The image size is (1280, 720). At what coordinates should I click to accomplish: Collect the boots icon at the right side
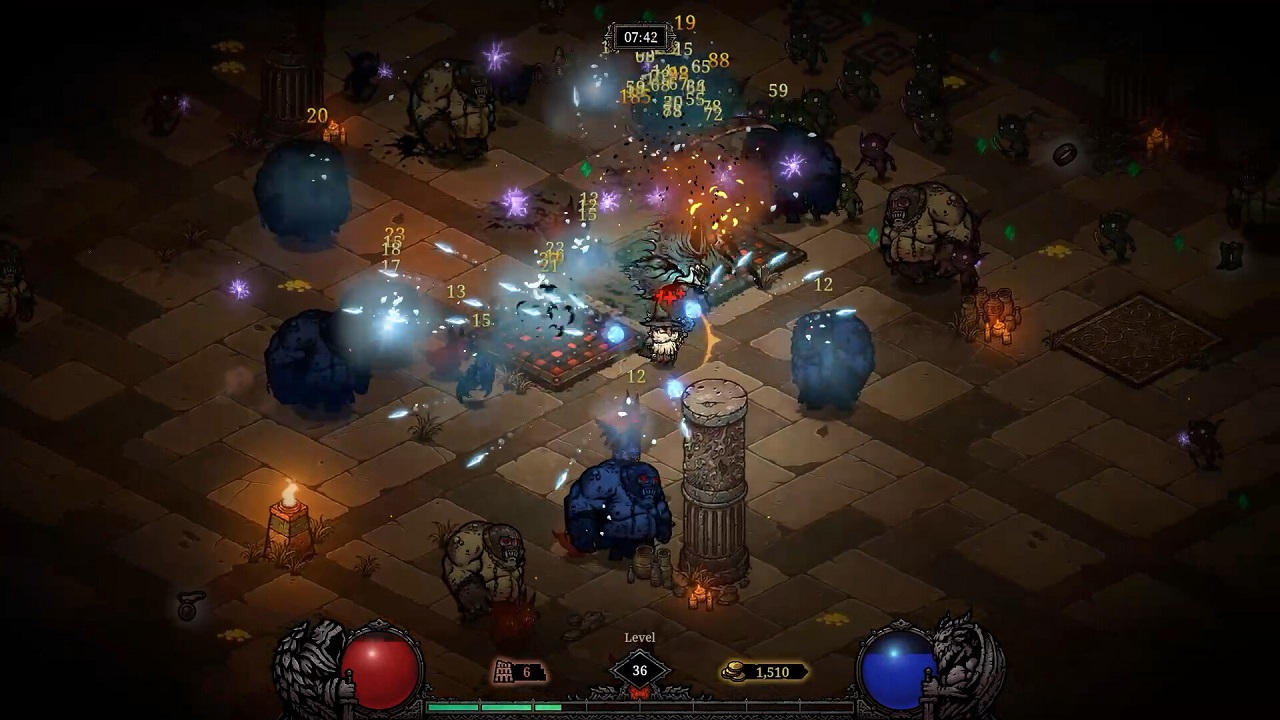(x=1228, y=255)
